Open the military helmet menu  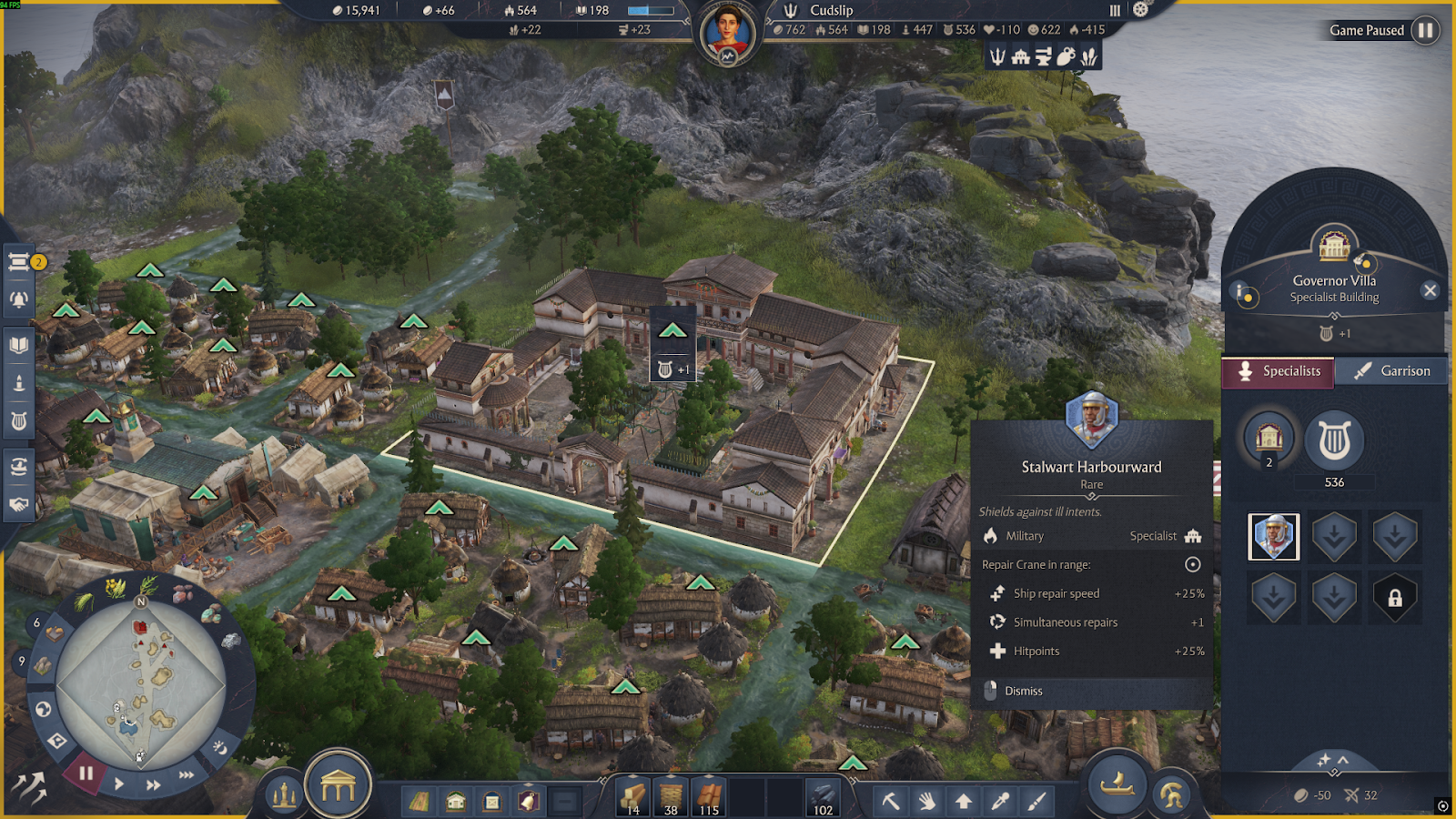1172,795
